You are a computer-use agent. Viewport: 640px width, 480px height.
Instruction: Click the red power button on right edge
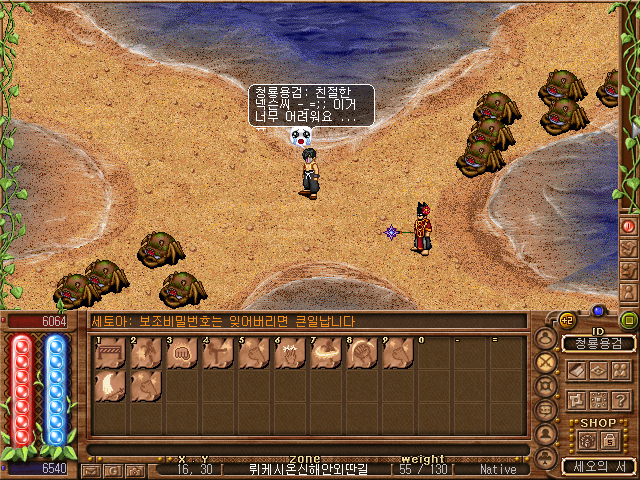pos(629,226)
